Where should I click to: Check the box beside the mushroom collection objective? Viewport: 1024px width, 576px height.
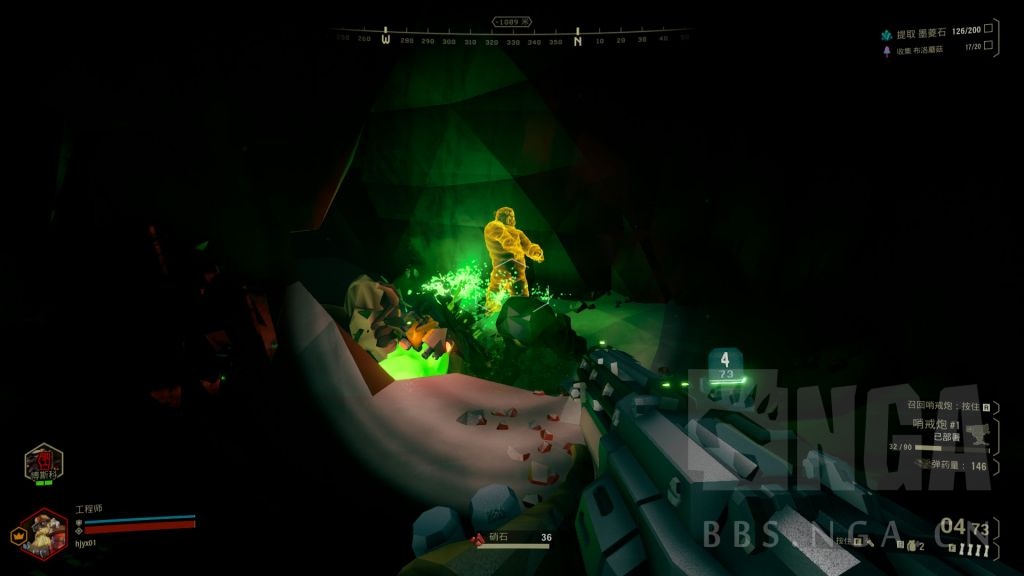[988, 45]
